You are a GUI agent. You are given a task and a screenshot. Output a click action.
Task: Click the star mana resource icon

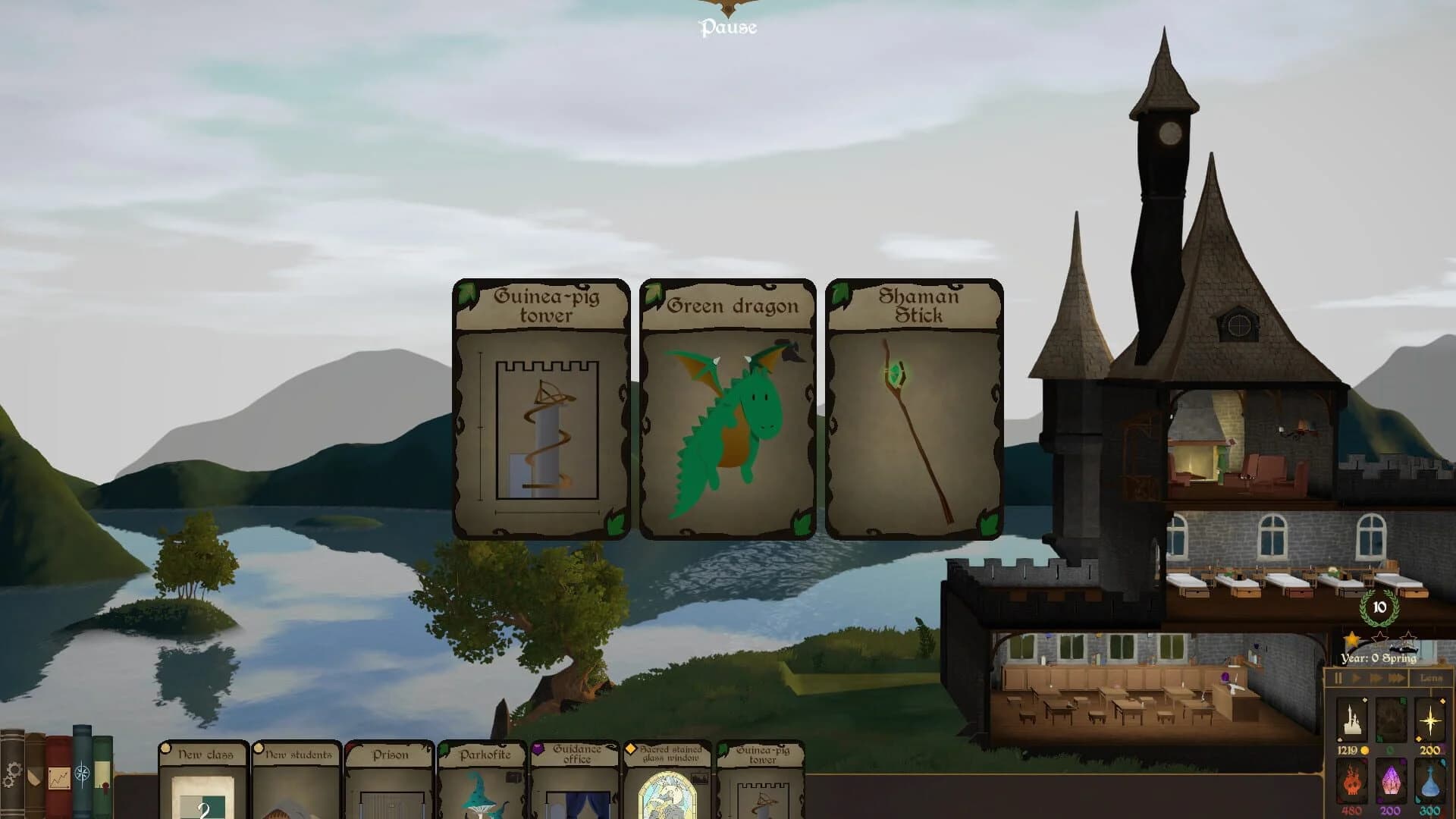[1431, 720]
